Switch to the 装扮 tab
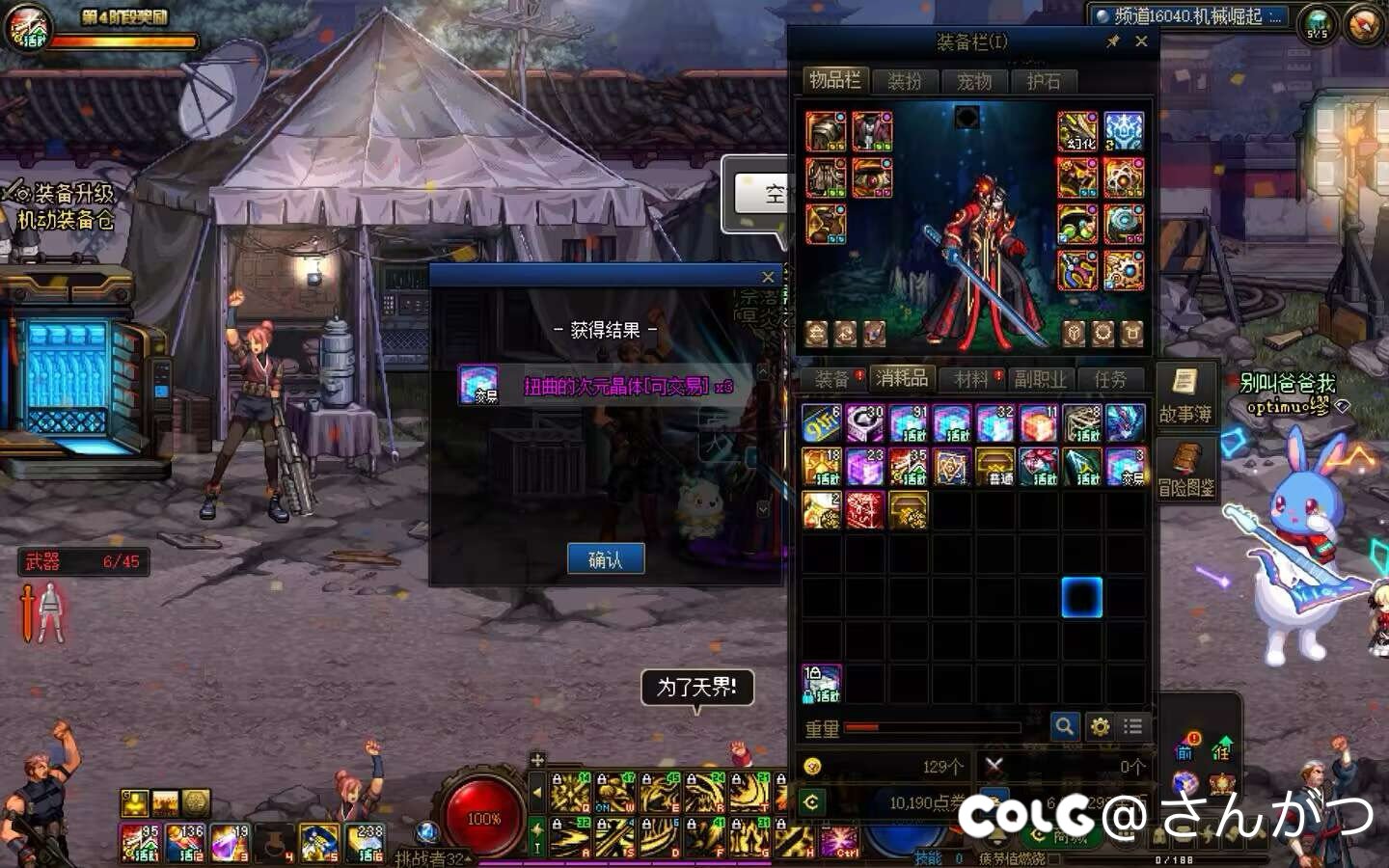 tap(904, 81)
